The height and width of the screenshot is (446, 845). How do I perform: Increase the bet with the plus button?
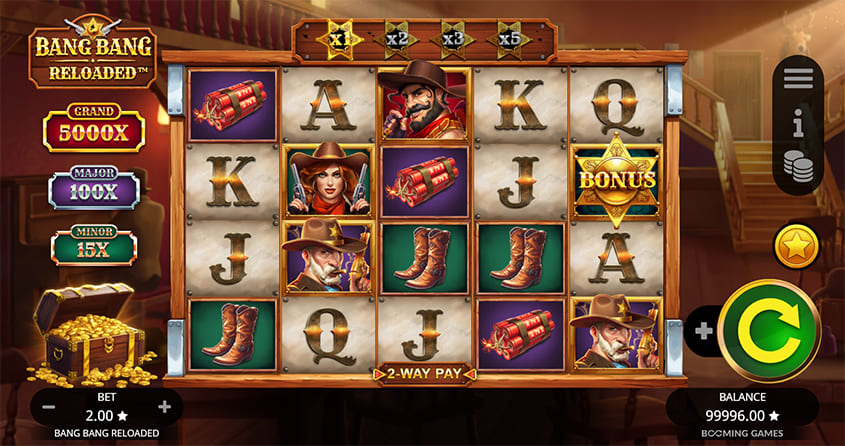tap(165, 407)
